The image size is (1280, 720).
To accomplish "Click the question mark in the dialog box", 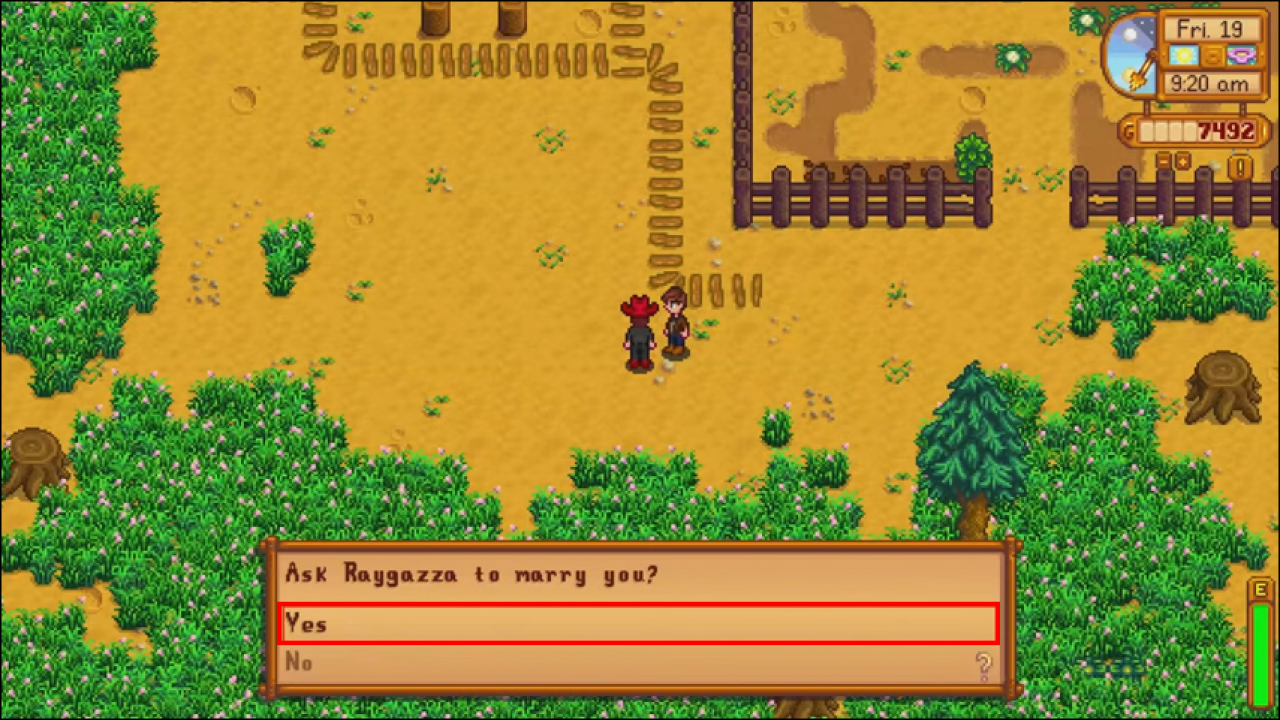I will (984, 663).
